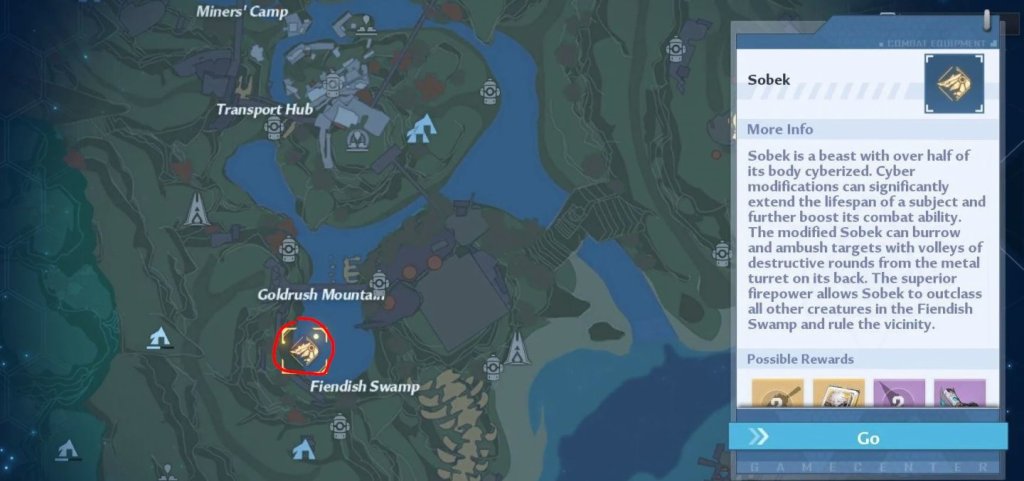Click the Go button

[867, 437]
